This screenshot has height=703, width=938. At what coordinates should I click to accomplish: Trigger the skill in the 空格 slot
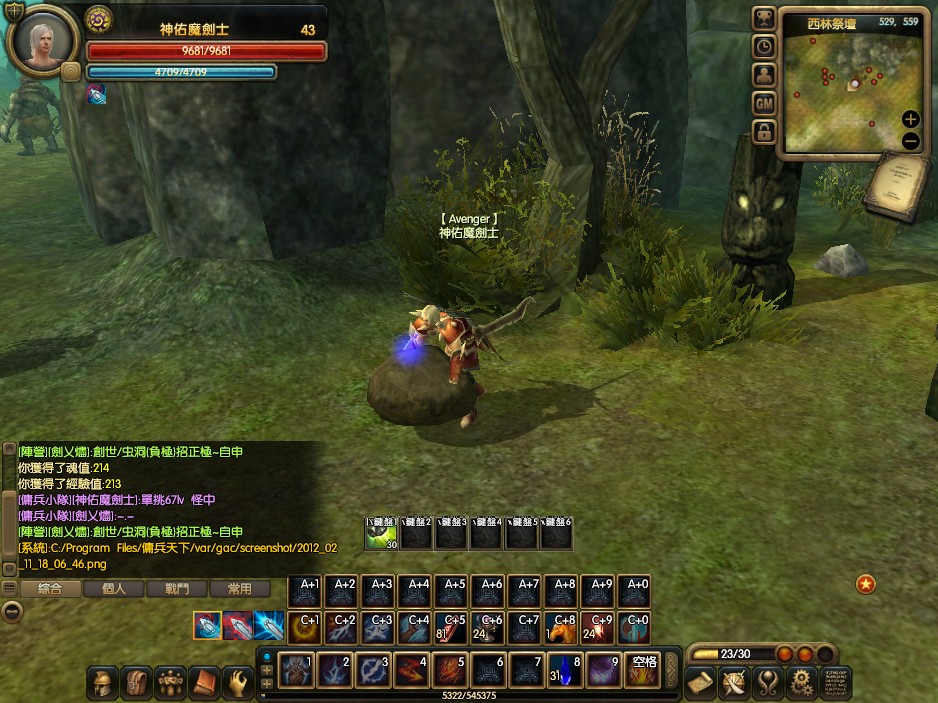point(643,670)
